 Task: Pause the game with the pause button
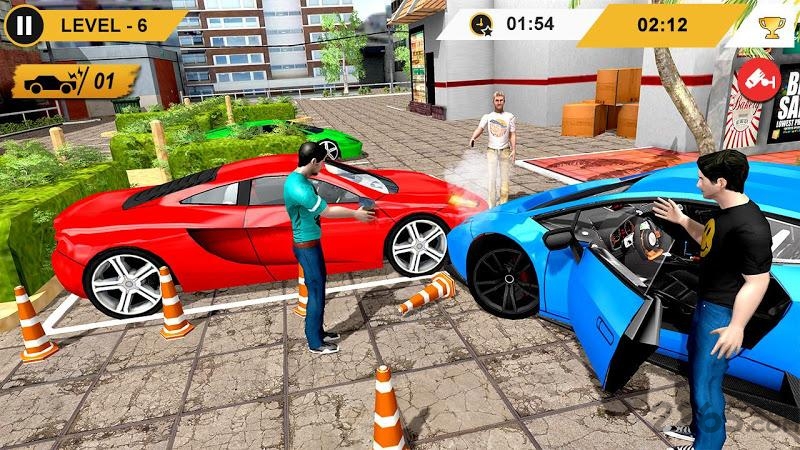point(24,24)
